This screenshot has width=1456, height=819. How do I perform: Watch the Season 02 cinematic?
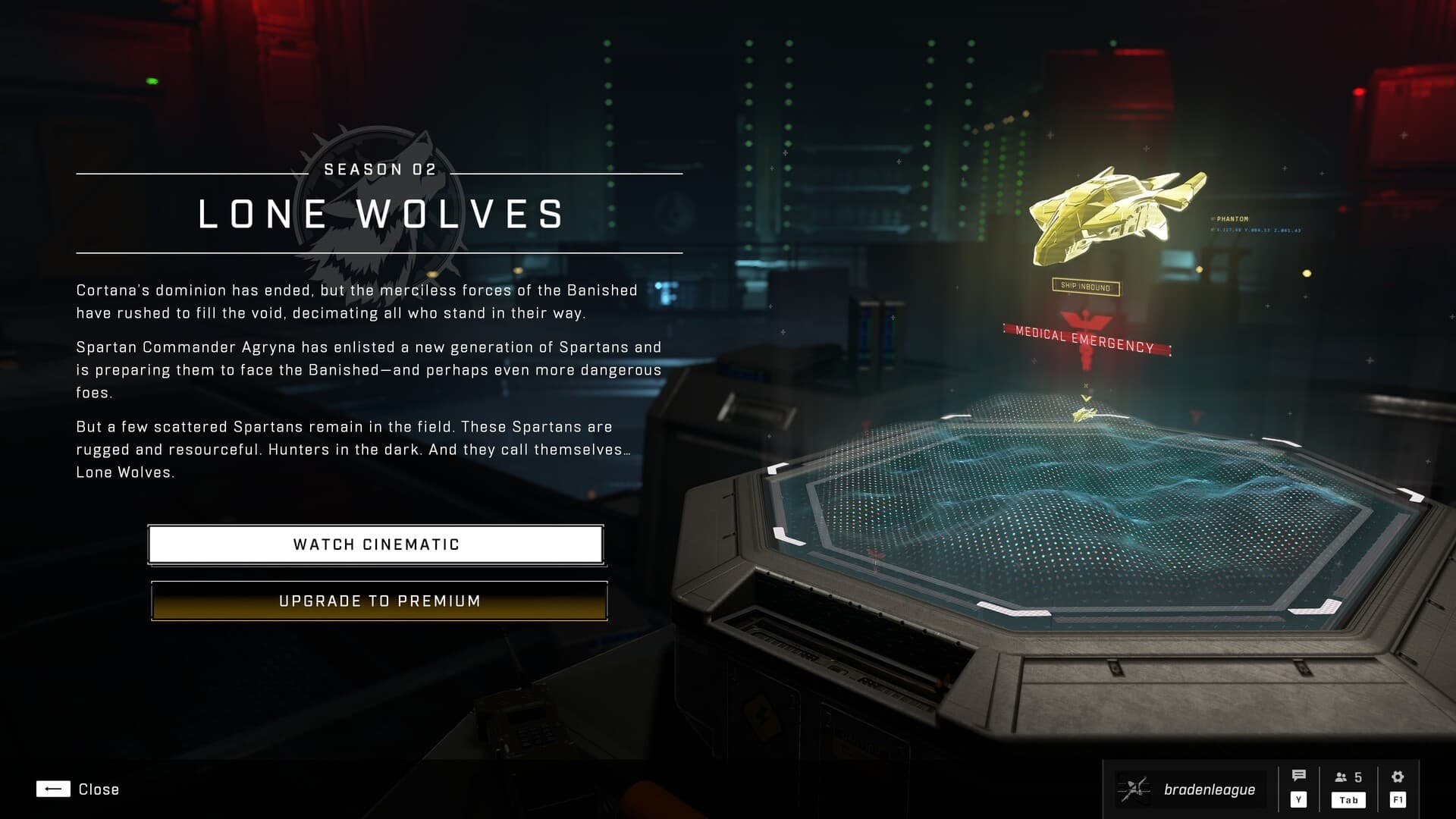tap(376, 544)
